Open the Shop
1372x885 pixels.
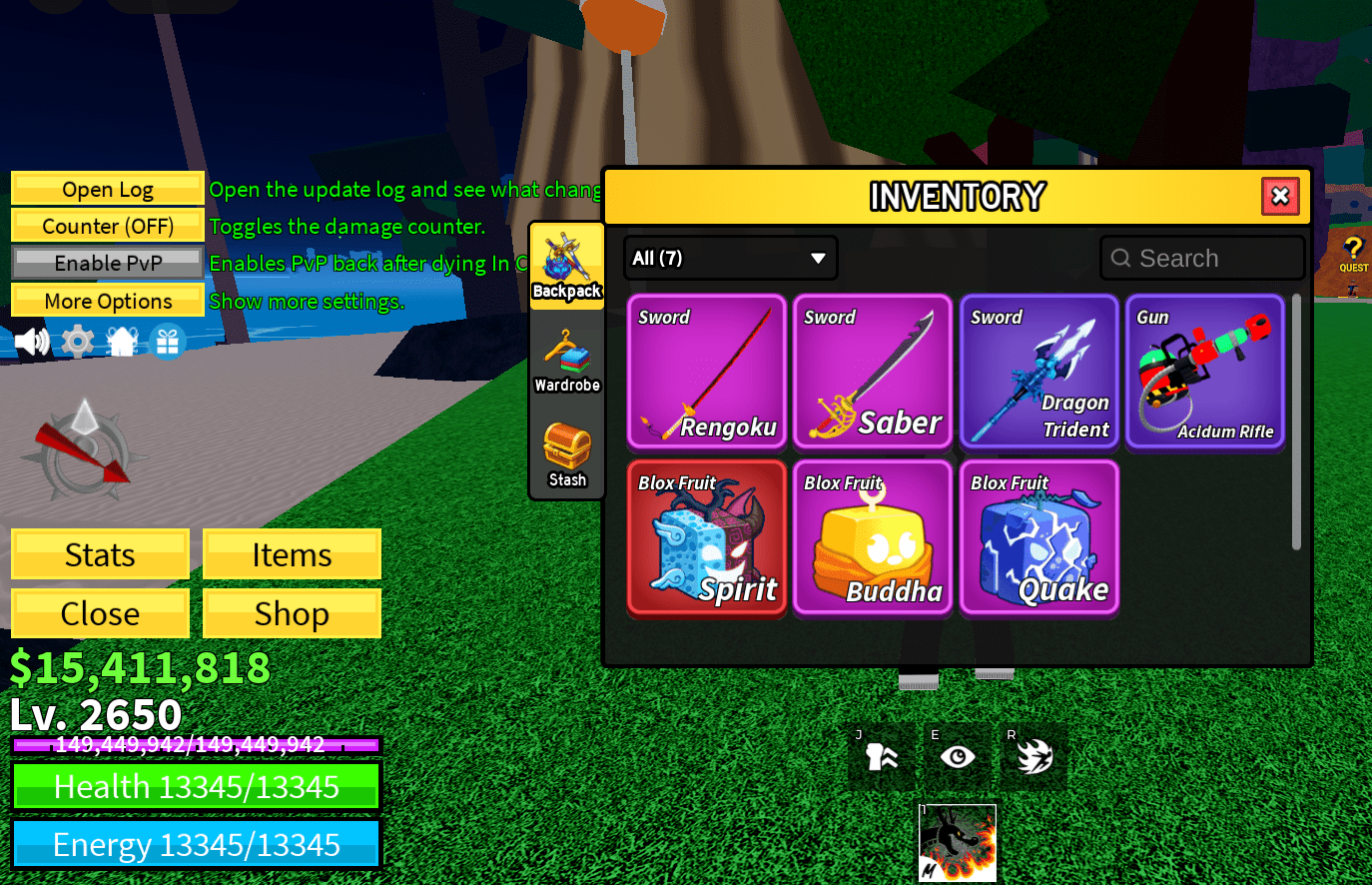[x=292, y=612]
